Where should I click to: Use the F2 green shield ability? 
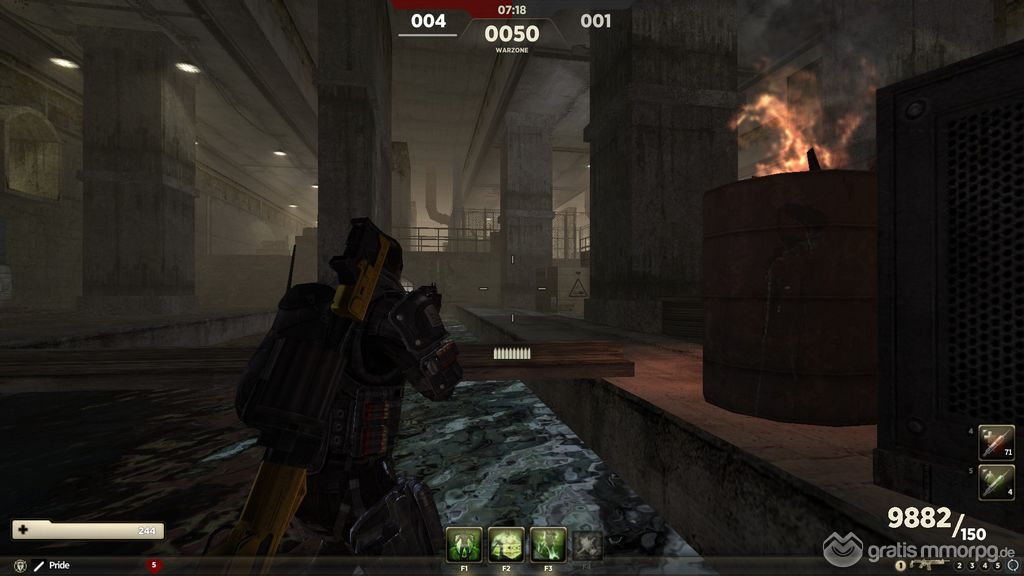pos(506,544)
